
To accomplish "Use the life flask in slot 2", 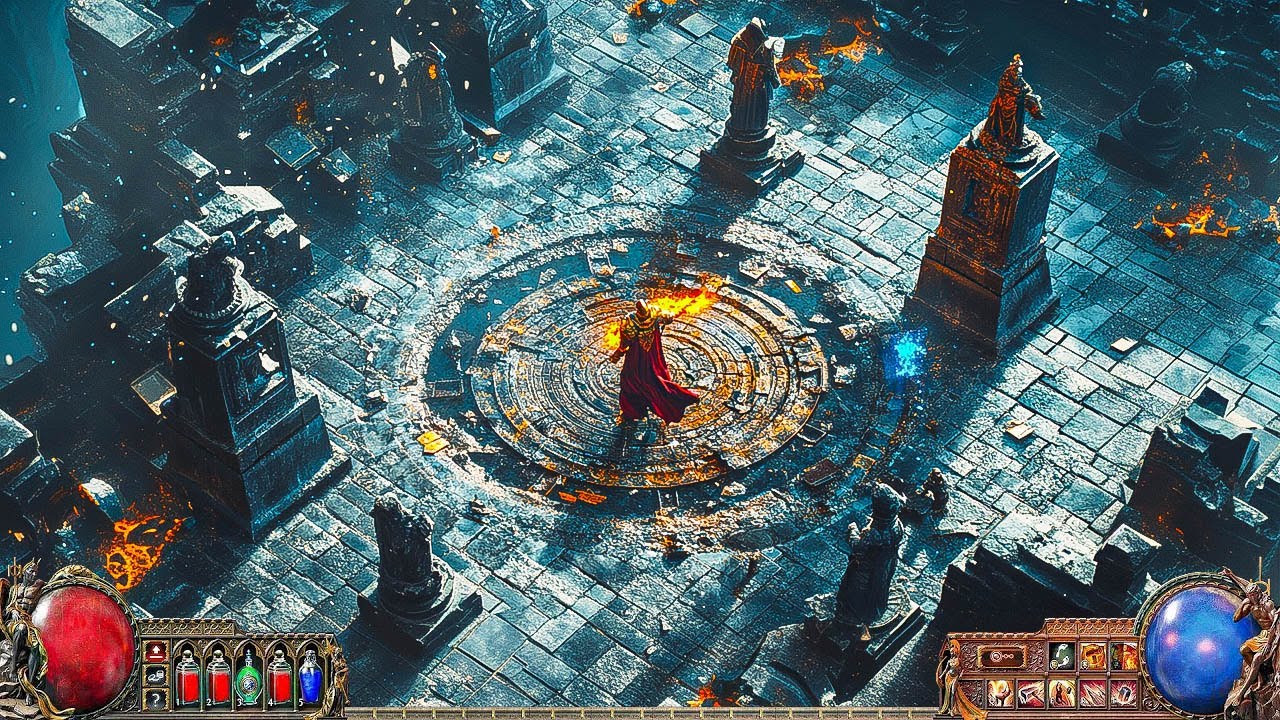I will point(220,678).
